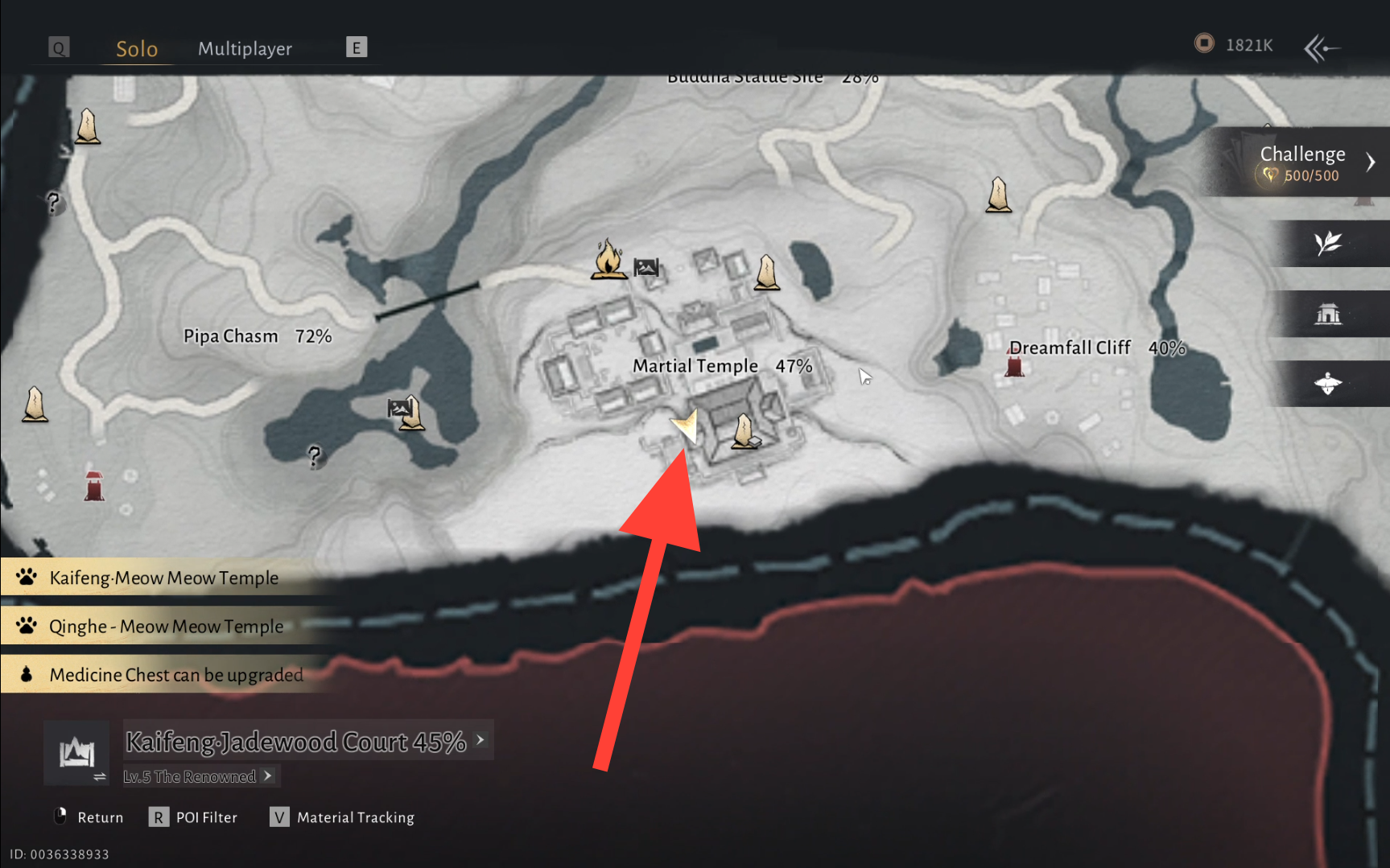Open Qinghe Meow Meow Temple notice
Screen dimensions: 1390x868
click(166, 626)
